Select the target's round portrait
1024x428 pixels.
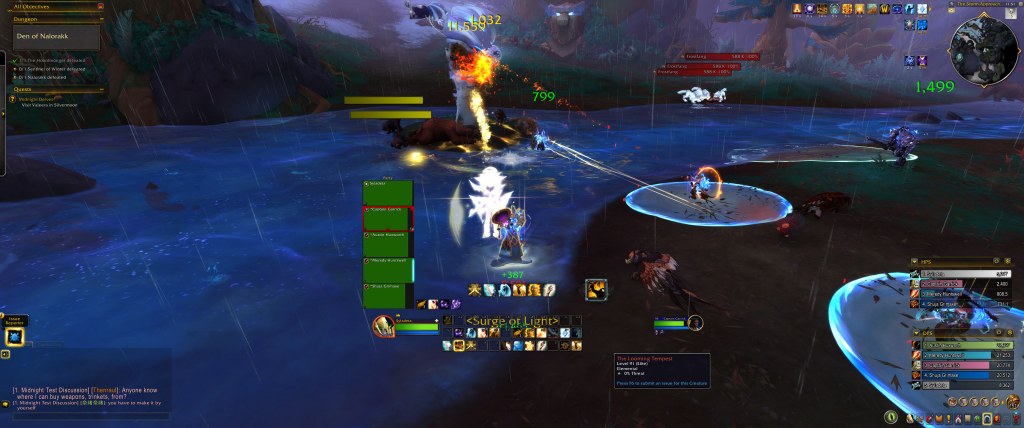(x=694, y=322)
